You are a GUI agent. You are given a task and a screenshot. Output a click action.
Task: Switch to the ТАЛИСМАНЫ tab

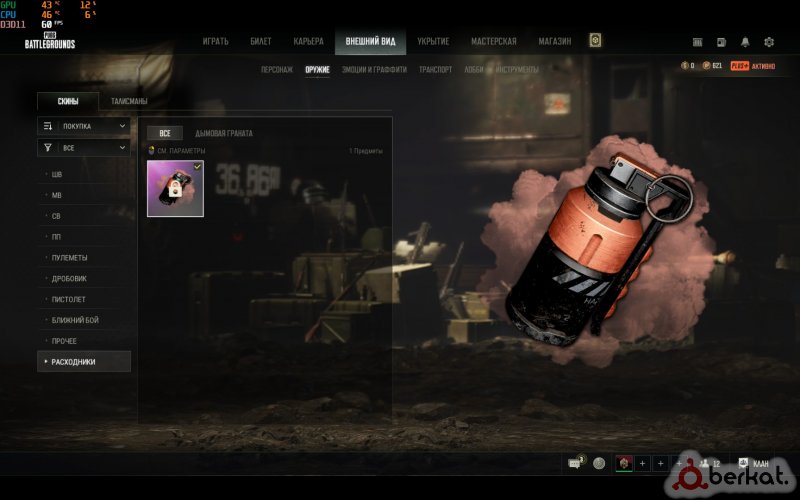[129, 101]
